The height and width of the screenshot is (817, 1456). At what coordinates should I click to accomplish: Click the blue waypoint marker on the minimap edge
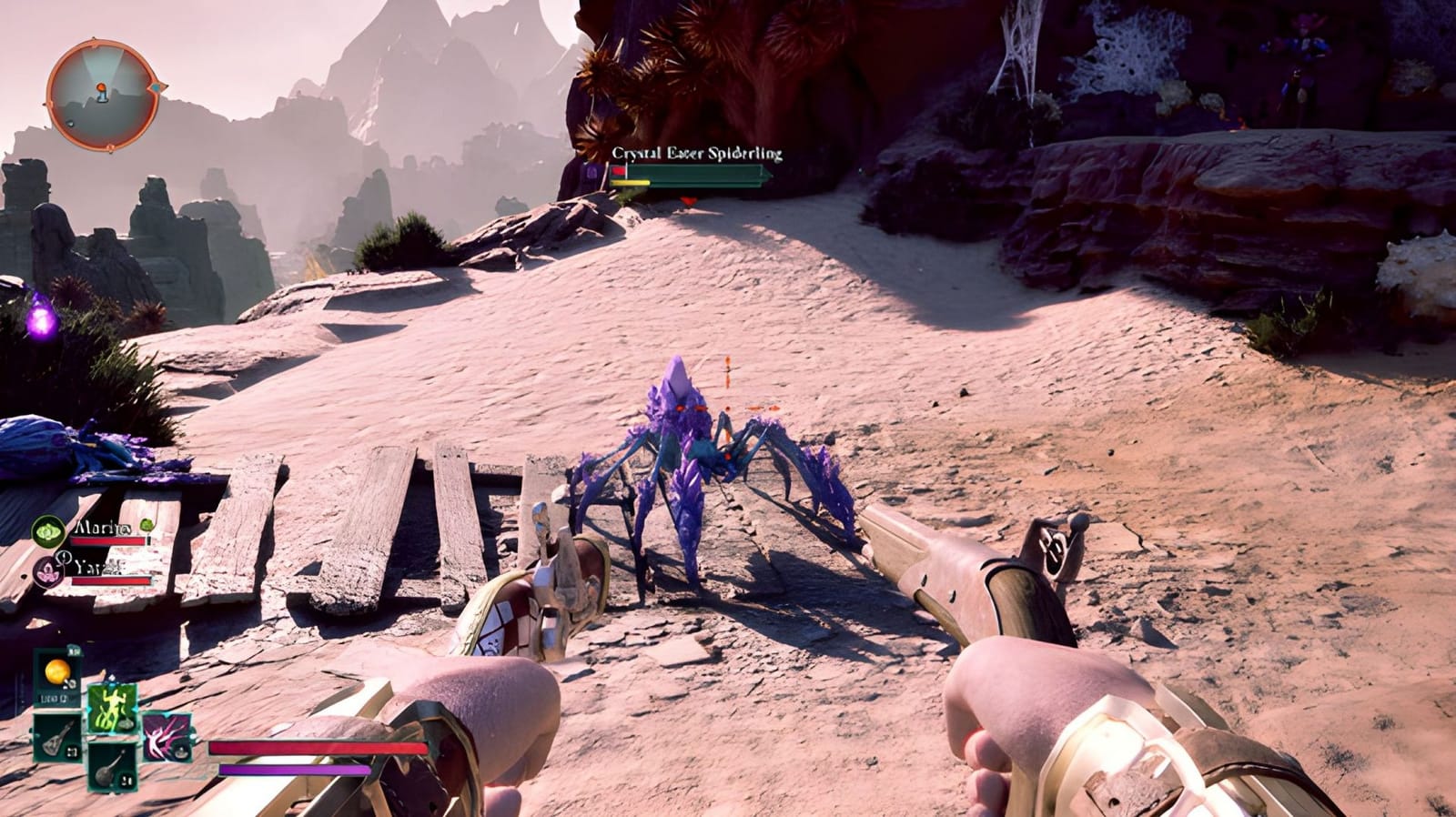pyautogui.click(x=157, y=87)
